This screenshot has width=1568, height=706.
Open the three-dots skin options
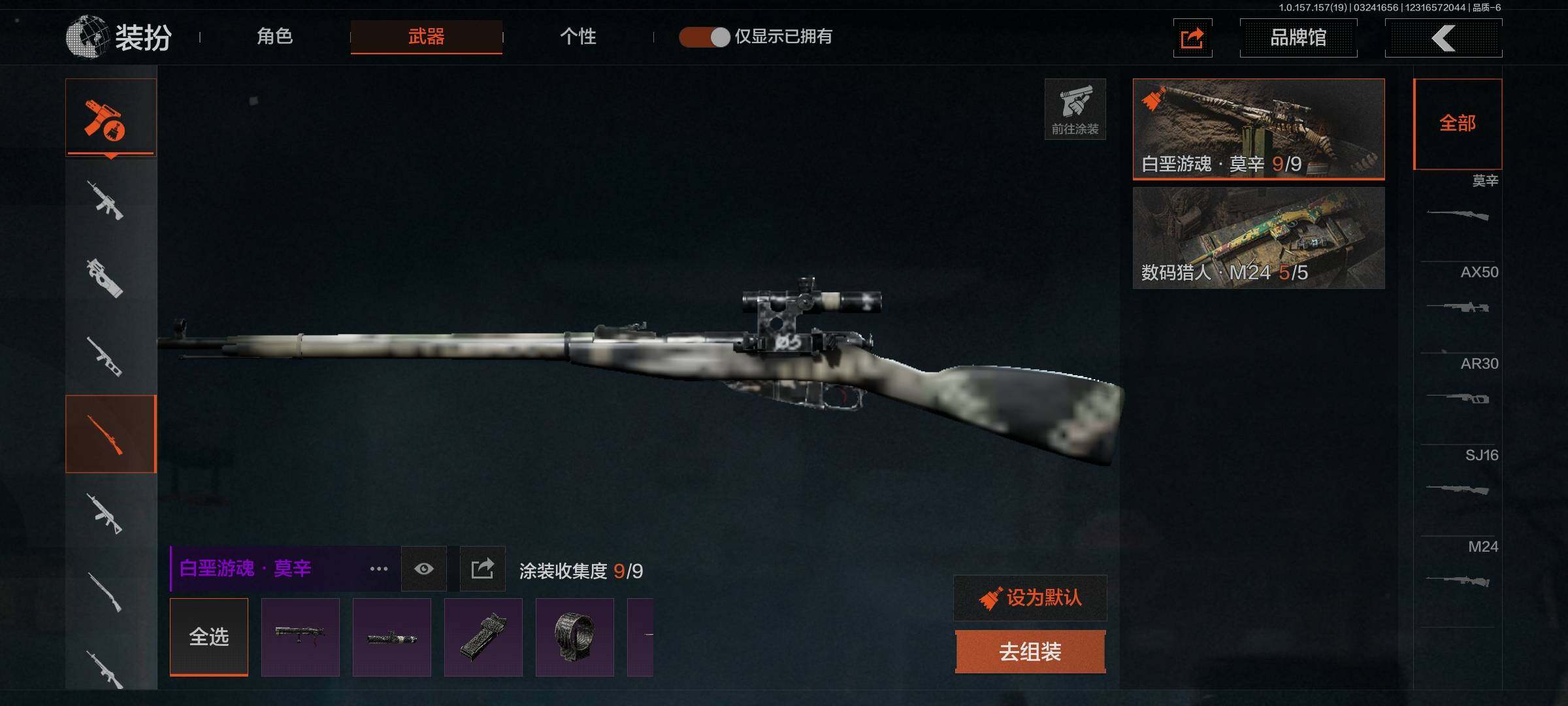pos(379,569)
